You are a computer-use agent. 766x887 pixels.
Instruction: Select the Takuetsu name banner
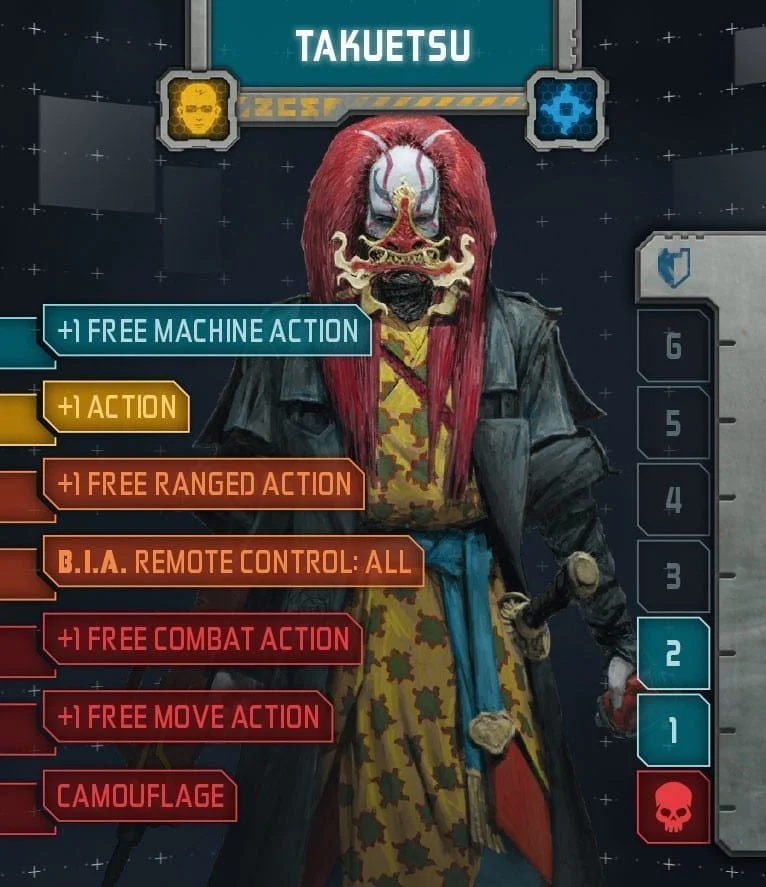point(382,42)
